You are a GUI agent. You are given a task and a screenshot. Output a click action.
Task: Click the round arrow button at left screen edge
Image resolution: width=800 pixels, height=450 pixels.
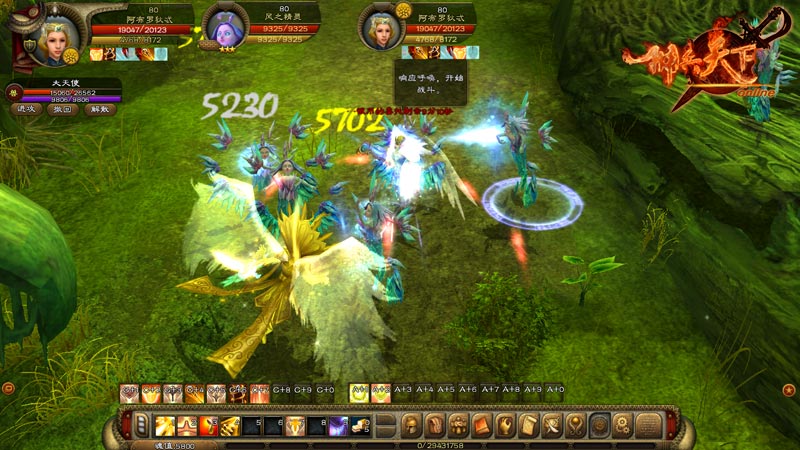pyautogui.click(x=8, y=387)
